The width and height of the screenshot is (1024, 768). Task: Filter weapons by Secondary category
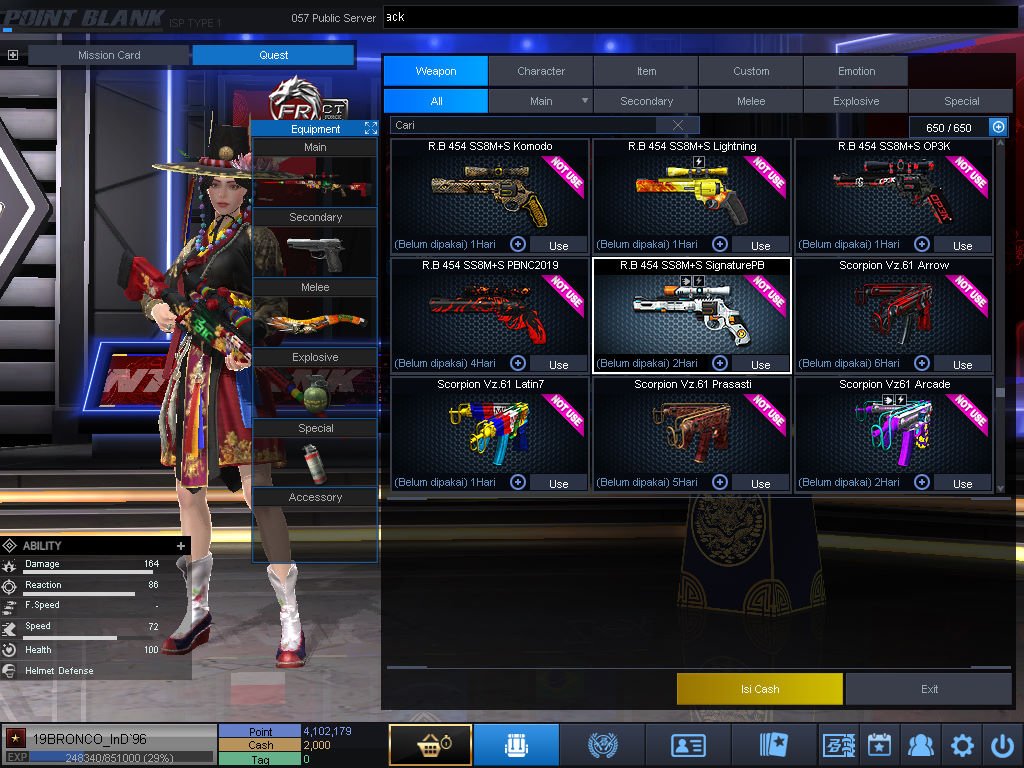tap(646, 101)
